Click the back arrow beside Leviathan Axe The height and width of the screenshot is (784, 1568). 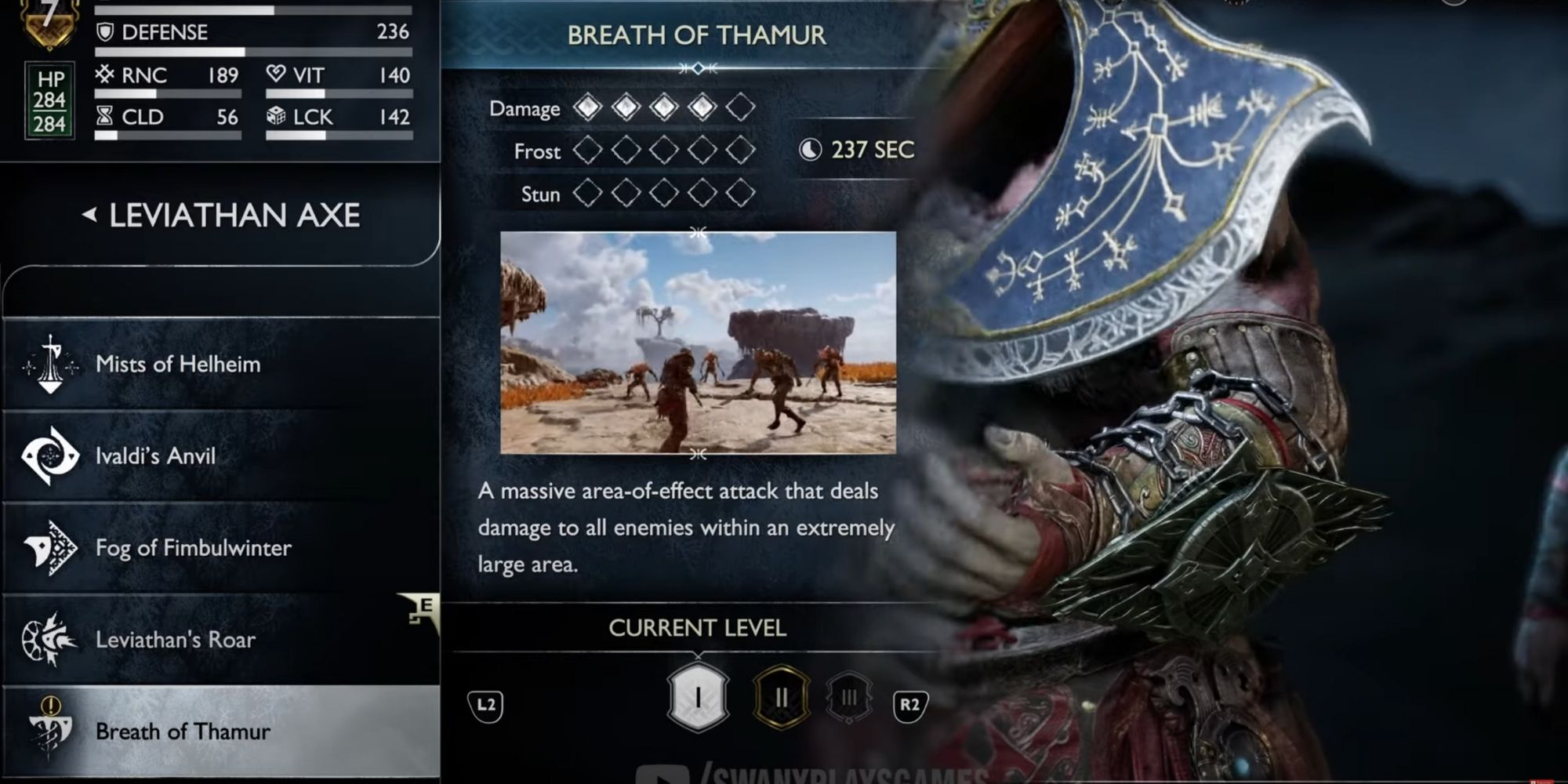pyautogui.click(x=88, y=216)
